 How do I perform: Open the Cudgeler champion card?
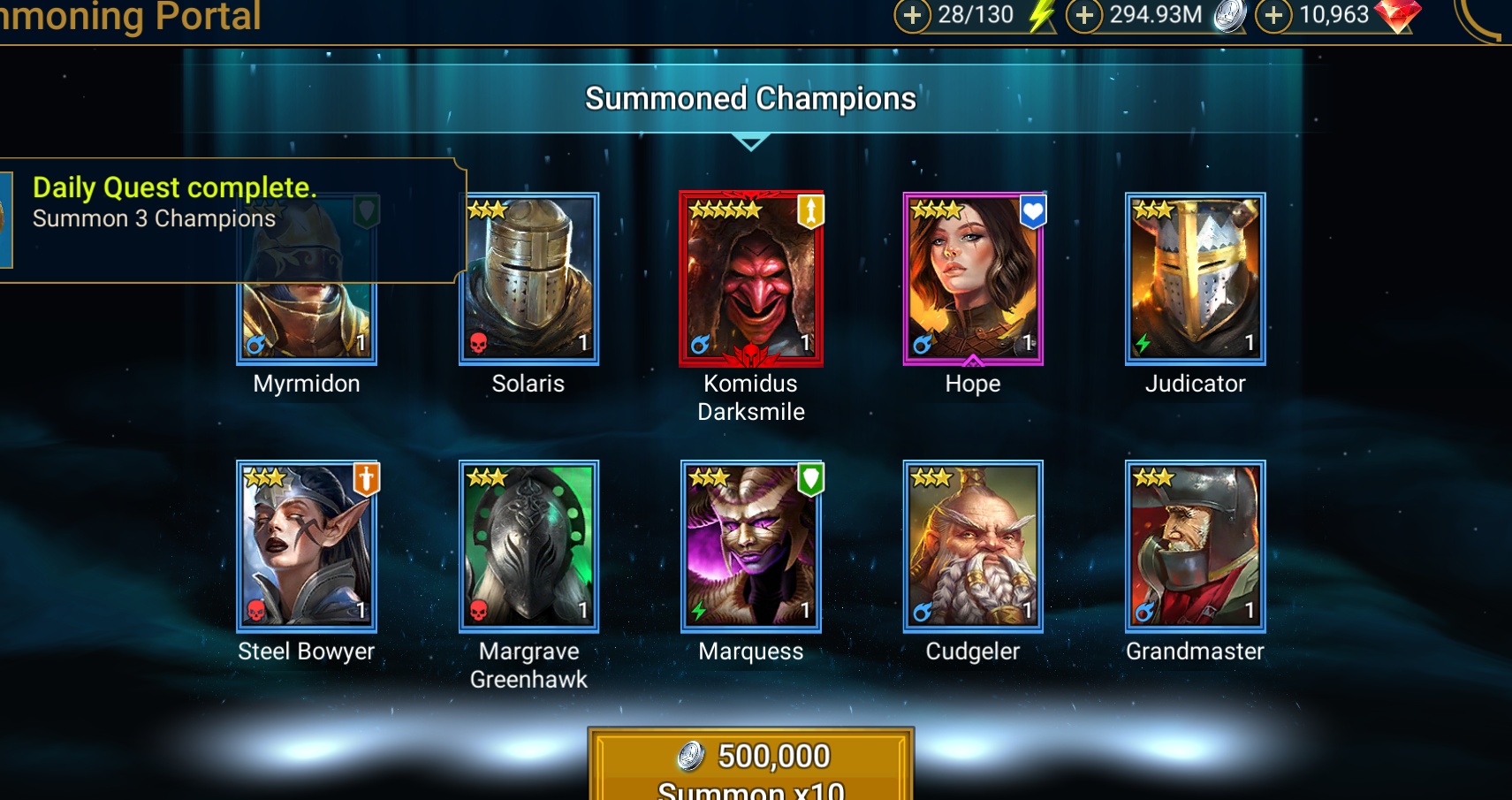(973, 546)
